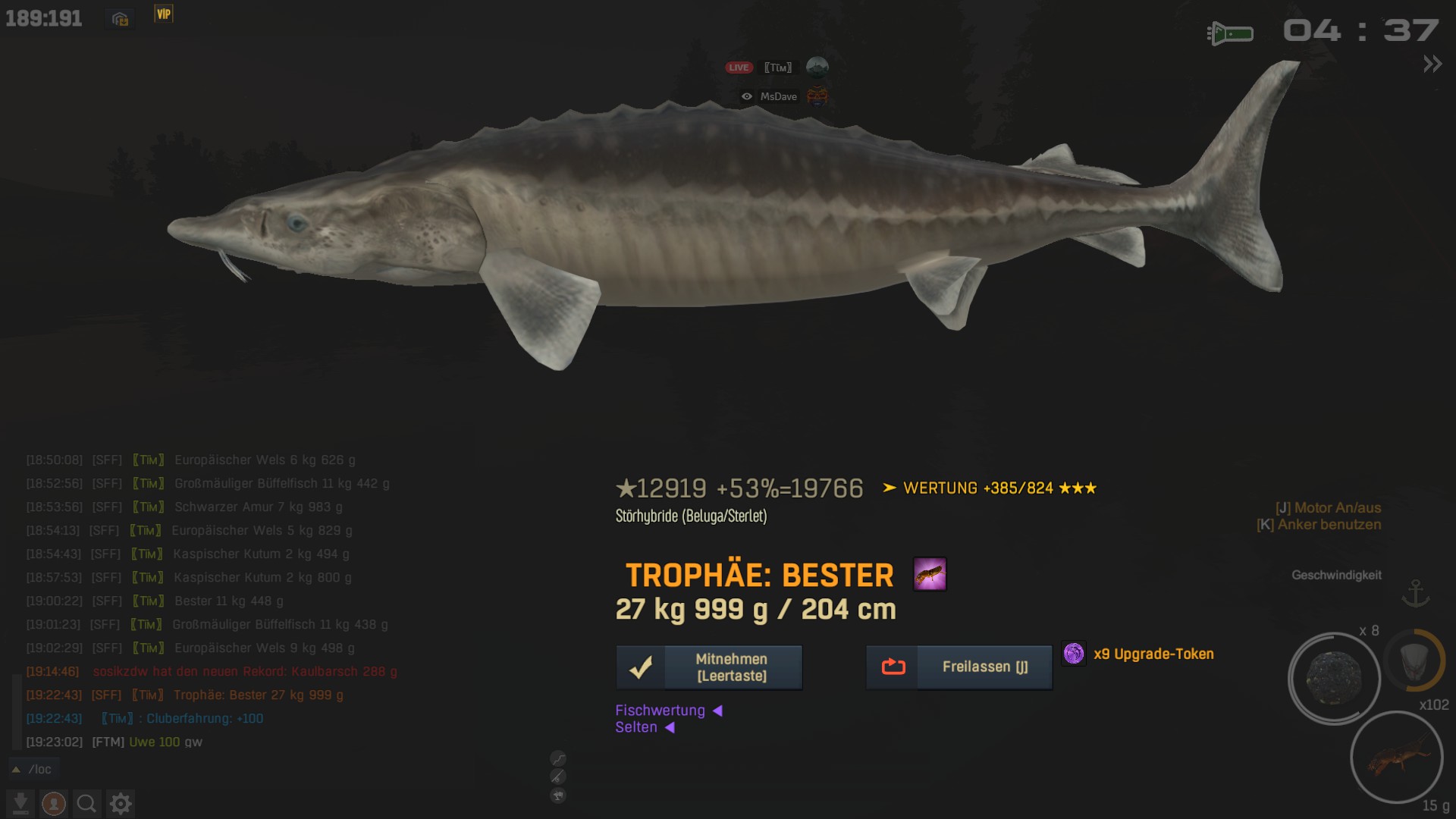Click the anchor icon
This screenshot has width=1456, height=819.
(x=1415, y=593)
